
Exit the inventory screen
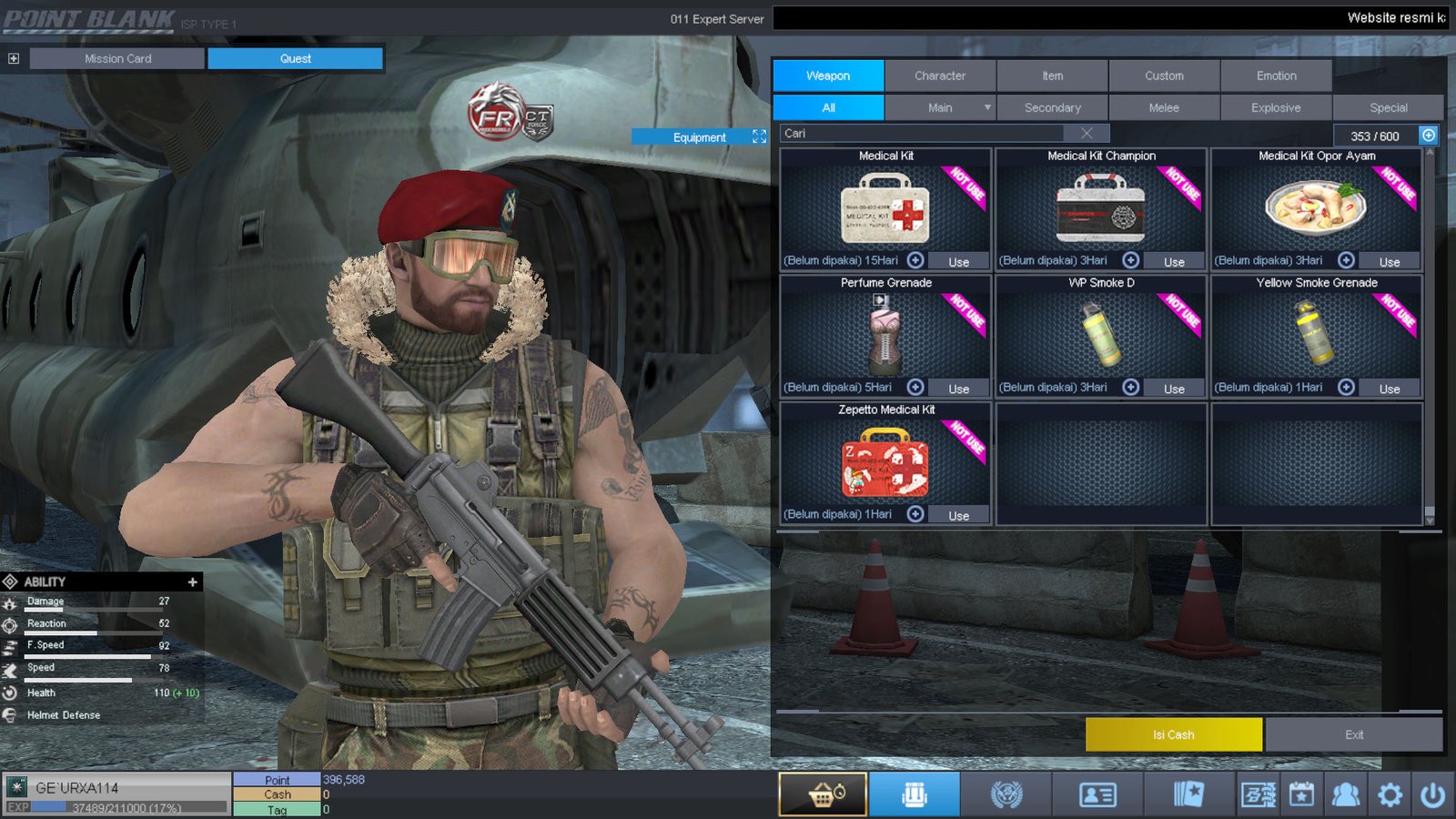(x=1354, y=734)
